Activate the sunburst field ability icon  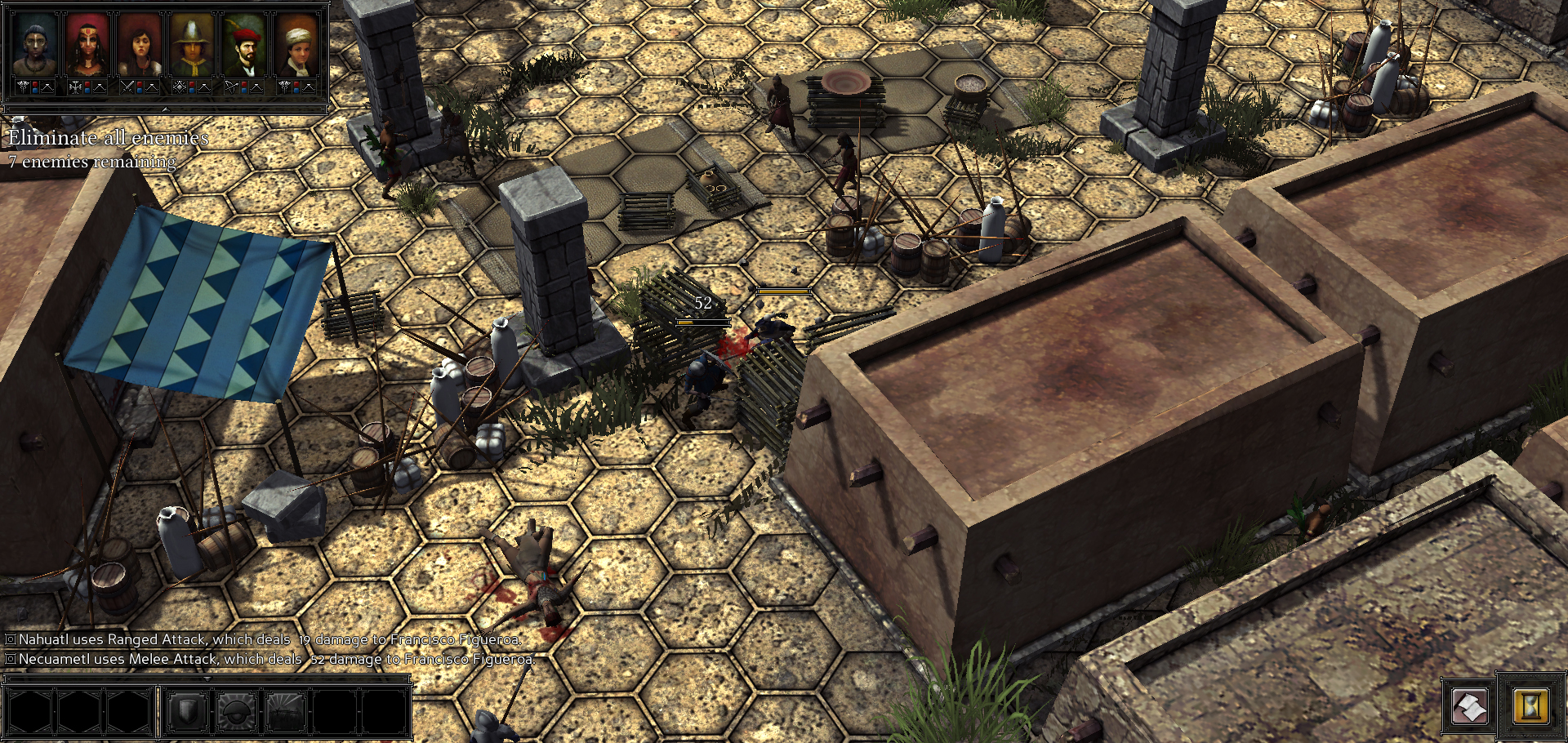click(x=286, y=712)
